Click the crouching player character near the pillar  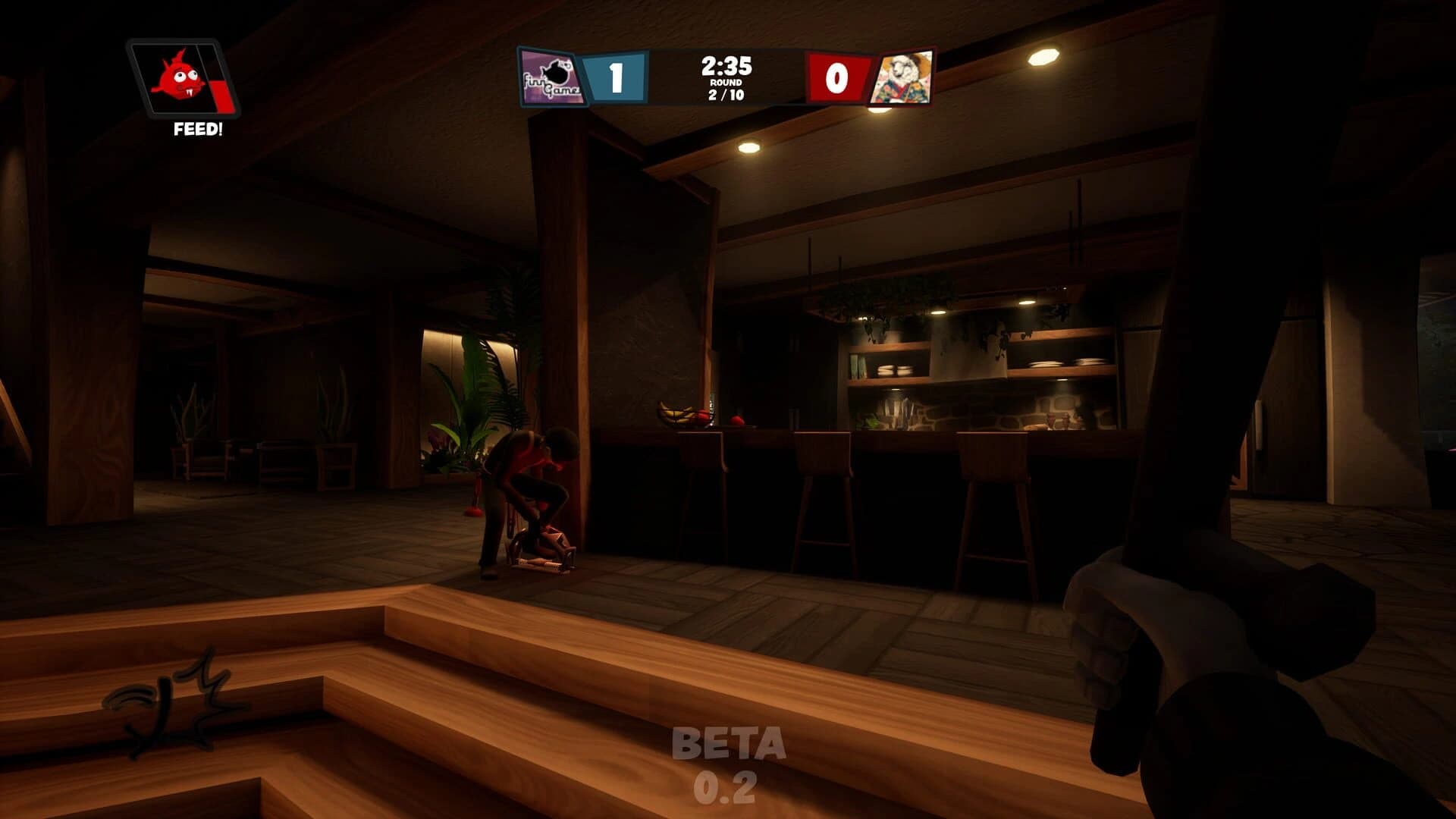[523, 485]
